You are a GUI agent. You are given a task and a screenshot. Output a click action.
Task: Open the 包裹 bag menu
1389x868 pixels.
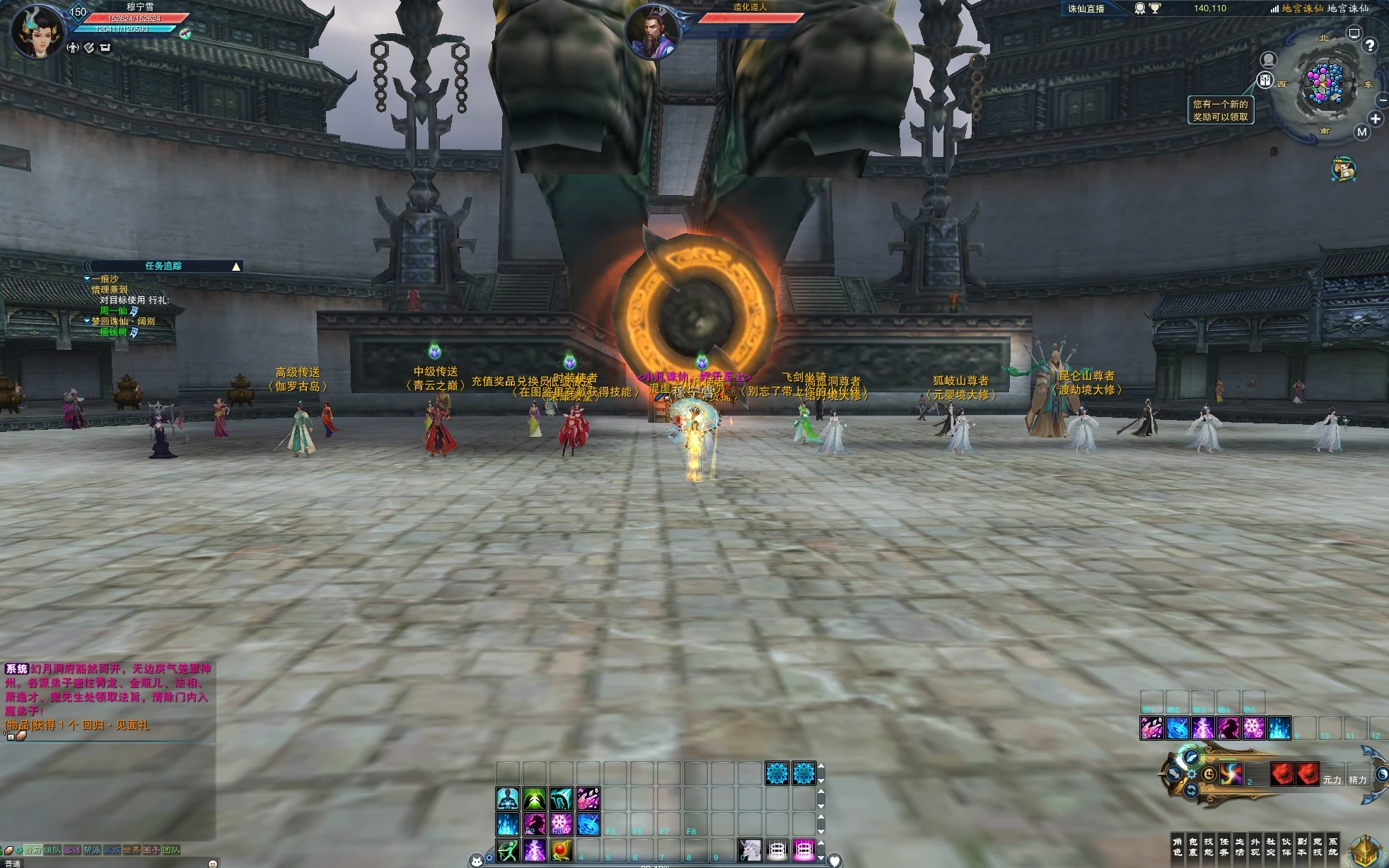1192,846
